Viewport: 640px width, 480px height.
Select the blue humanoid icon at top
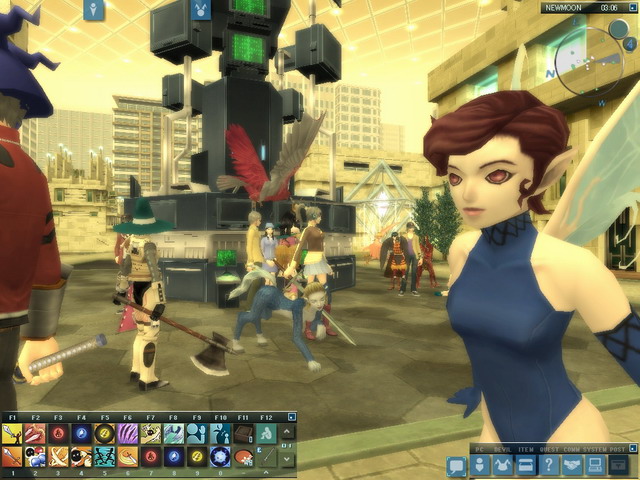tap(95, 10)
